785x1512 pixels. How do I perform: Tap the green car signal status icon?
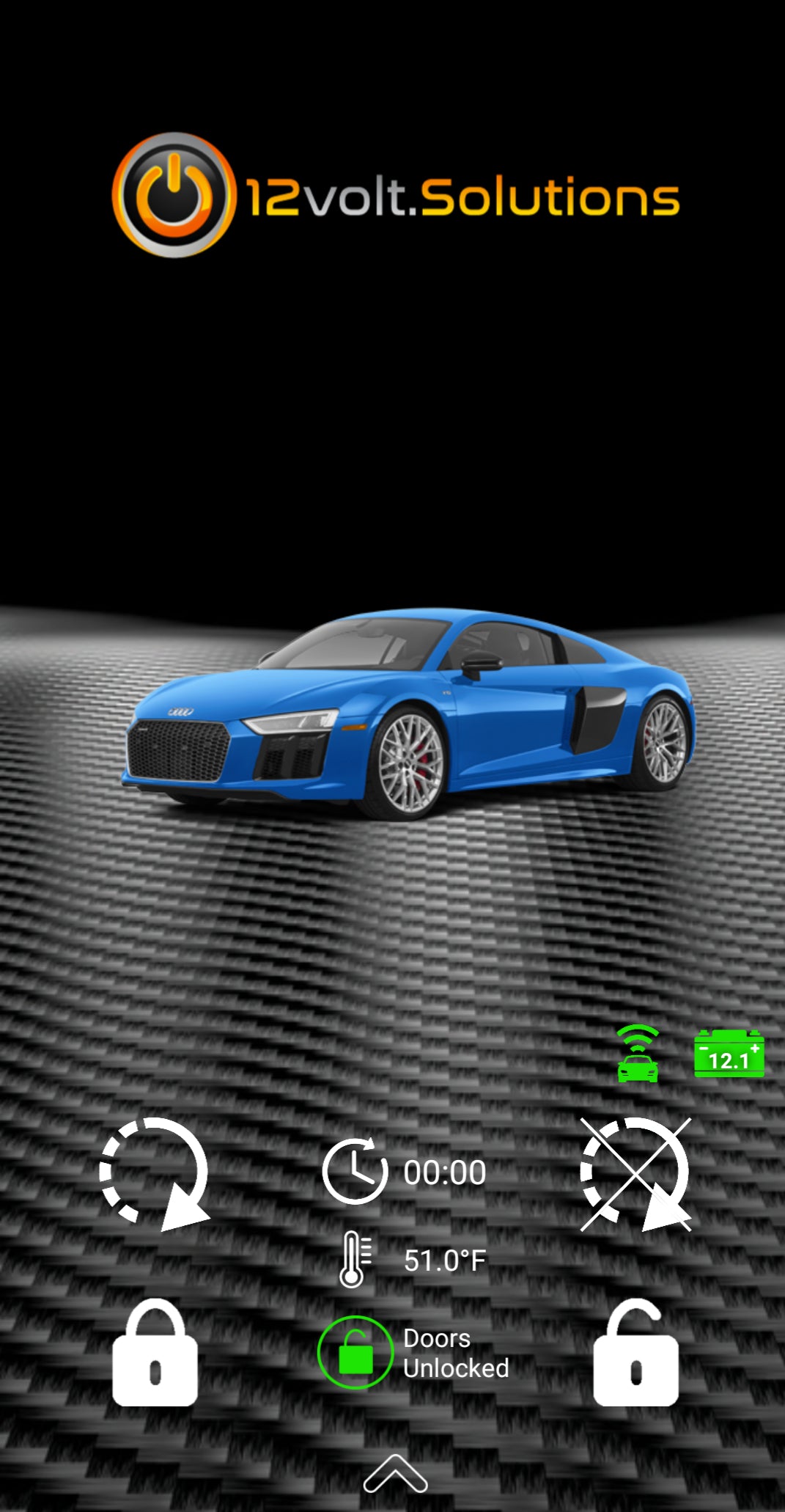tap(638, 1054)
